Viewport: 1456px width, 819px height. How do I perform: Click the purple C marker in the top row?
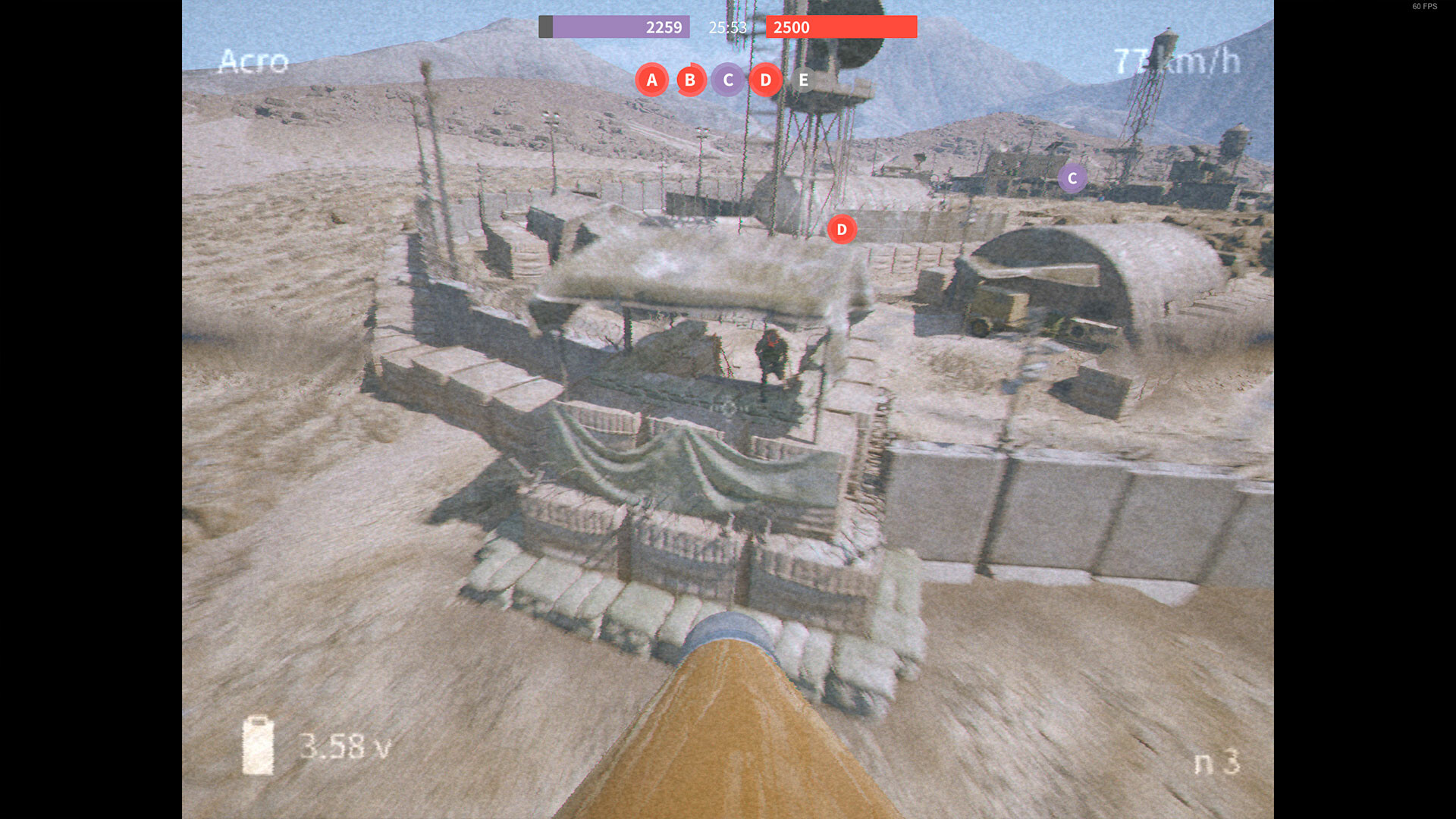point(728,80)
